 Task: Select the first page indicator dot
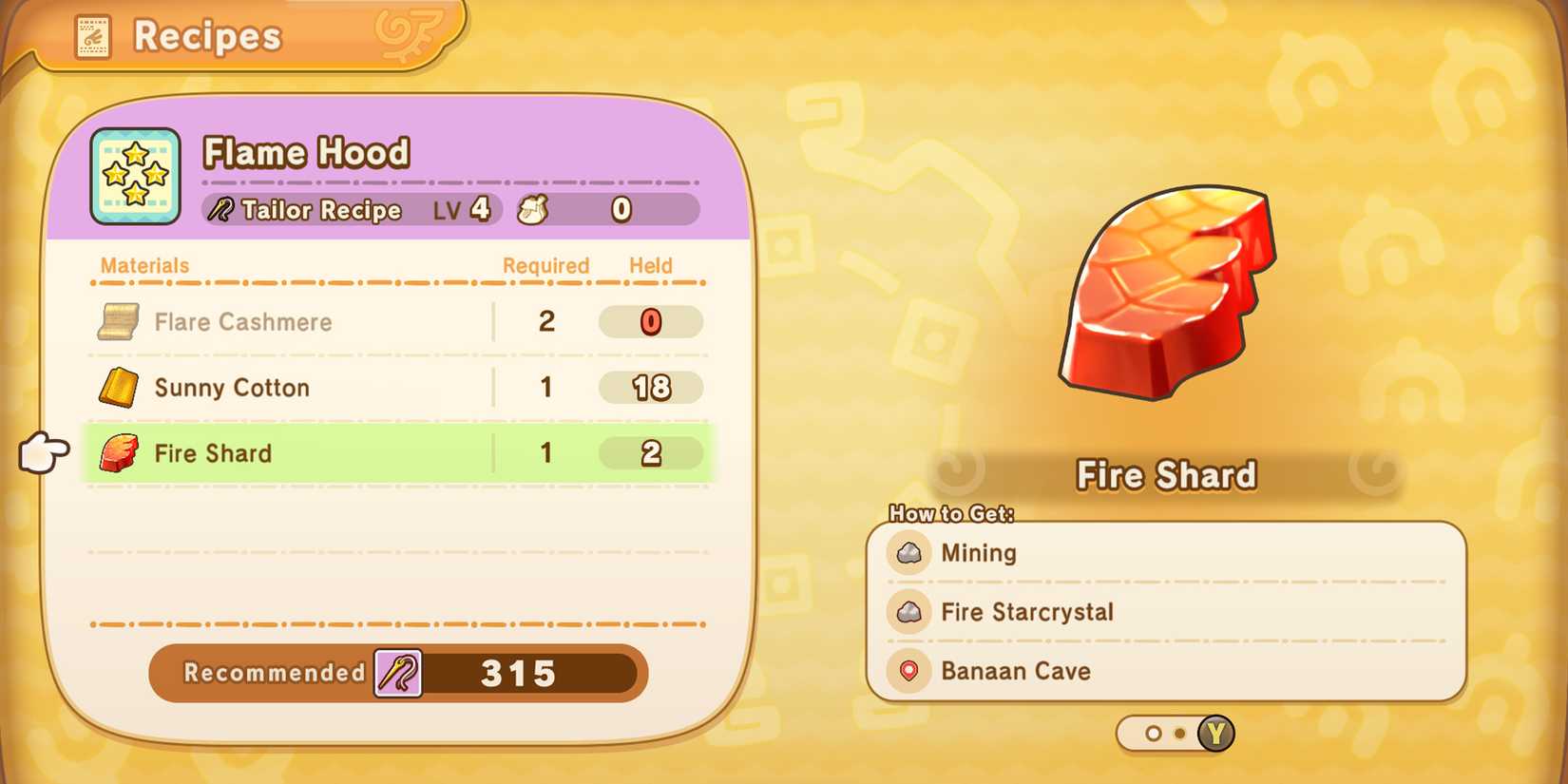pyautogui.click(x=1154, y=734)
